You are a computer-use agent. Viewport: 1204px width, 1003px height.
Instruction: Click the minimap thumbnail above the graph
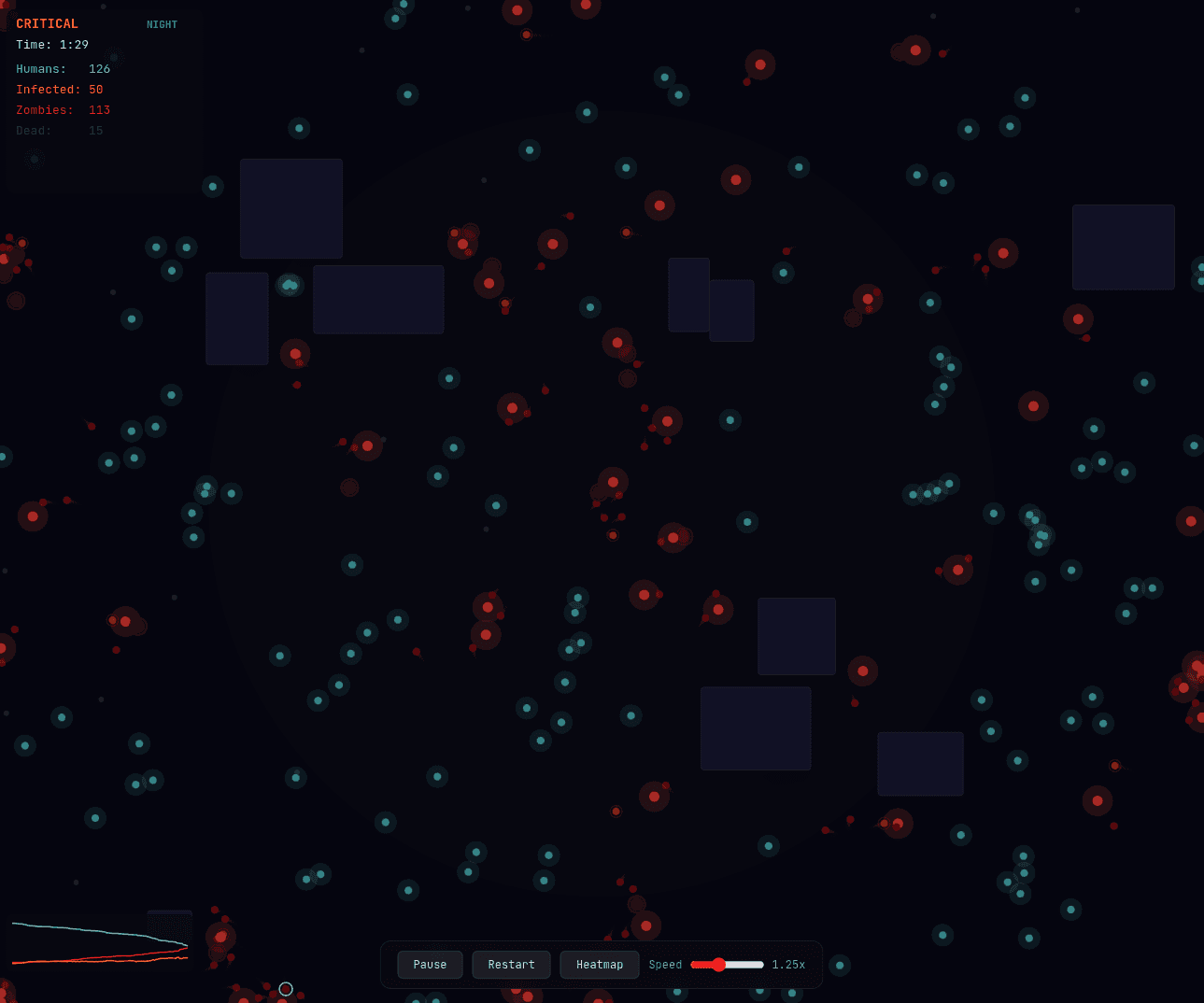(x=169, y=925)
